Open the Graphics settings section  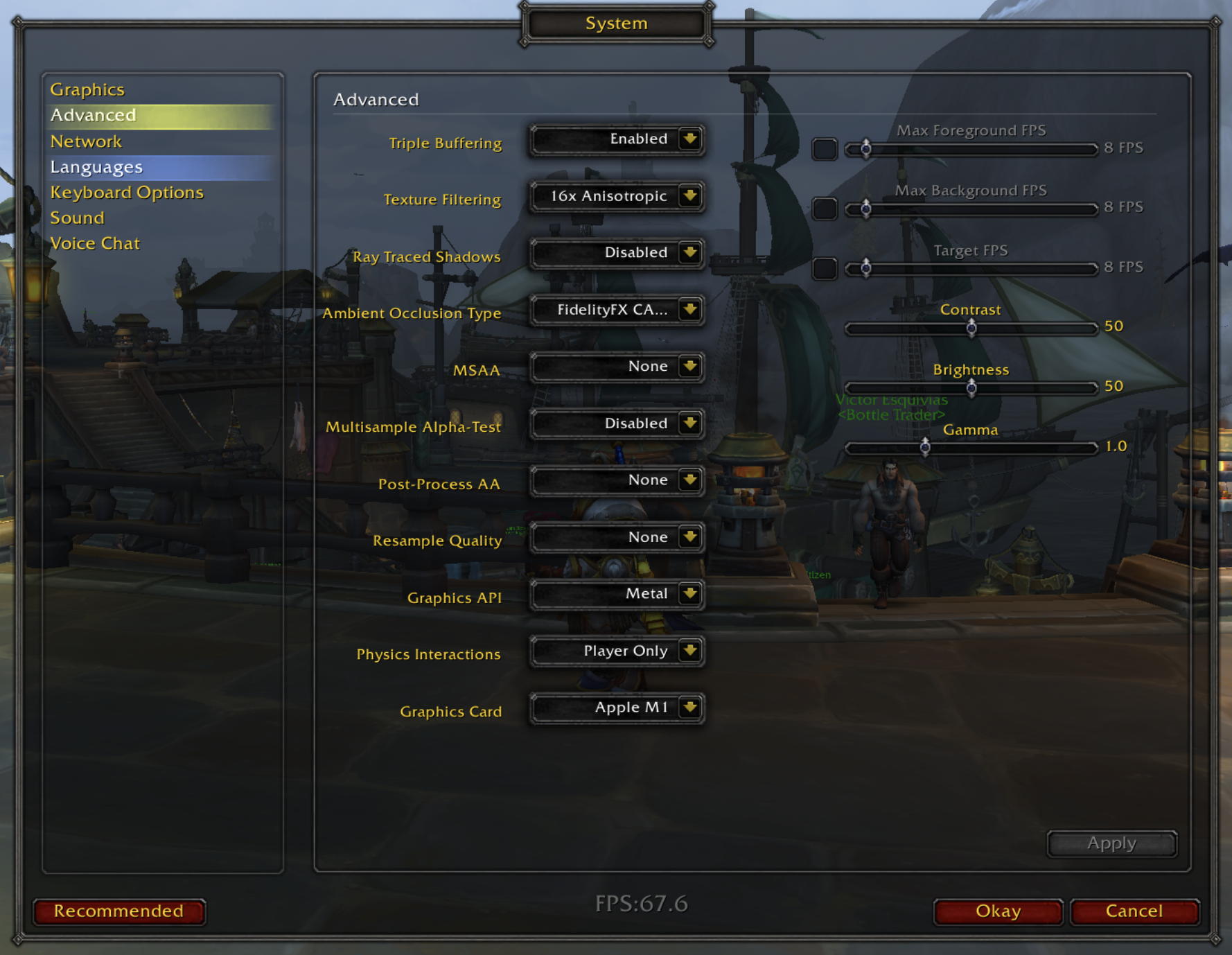click(87, 89)
